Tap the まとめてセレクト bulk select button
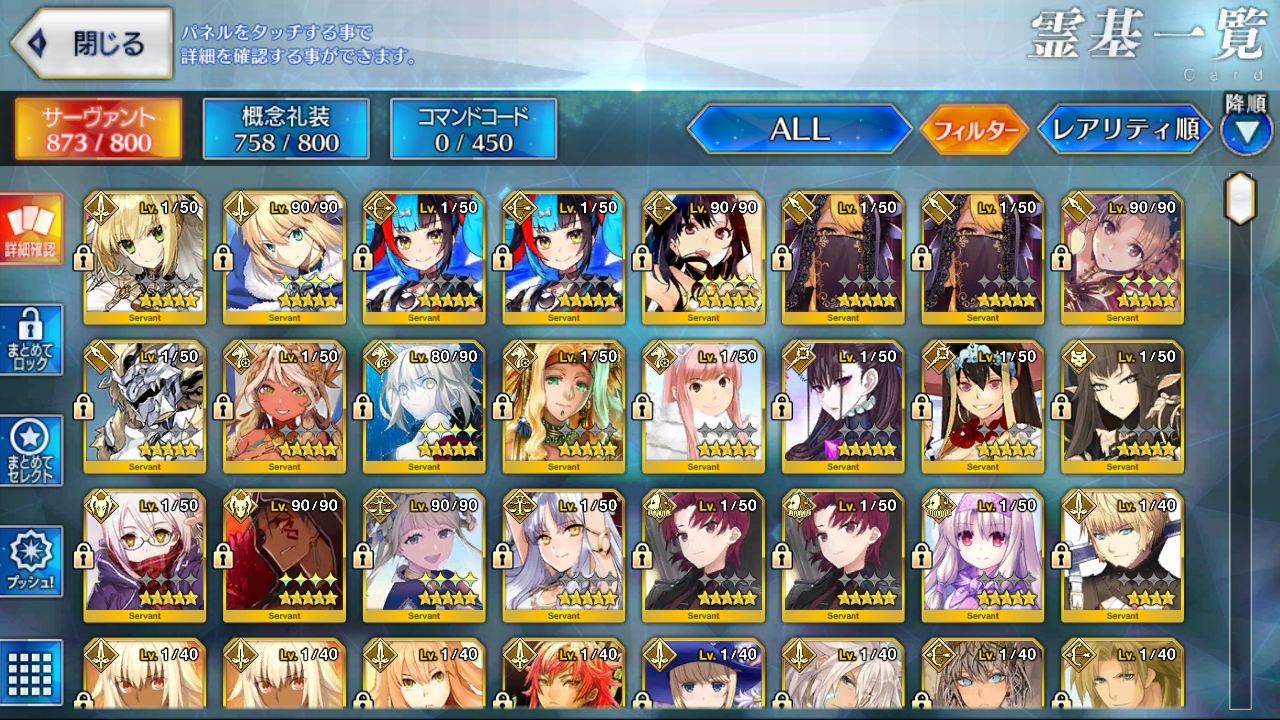The image size is (1280, 720). pos(31,451)
